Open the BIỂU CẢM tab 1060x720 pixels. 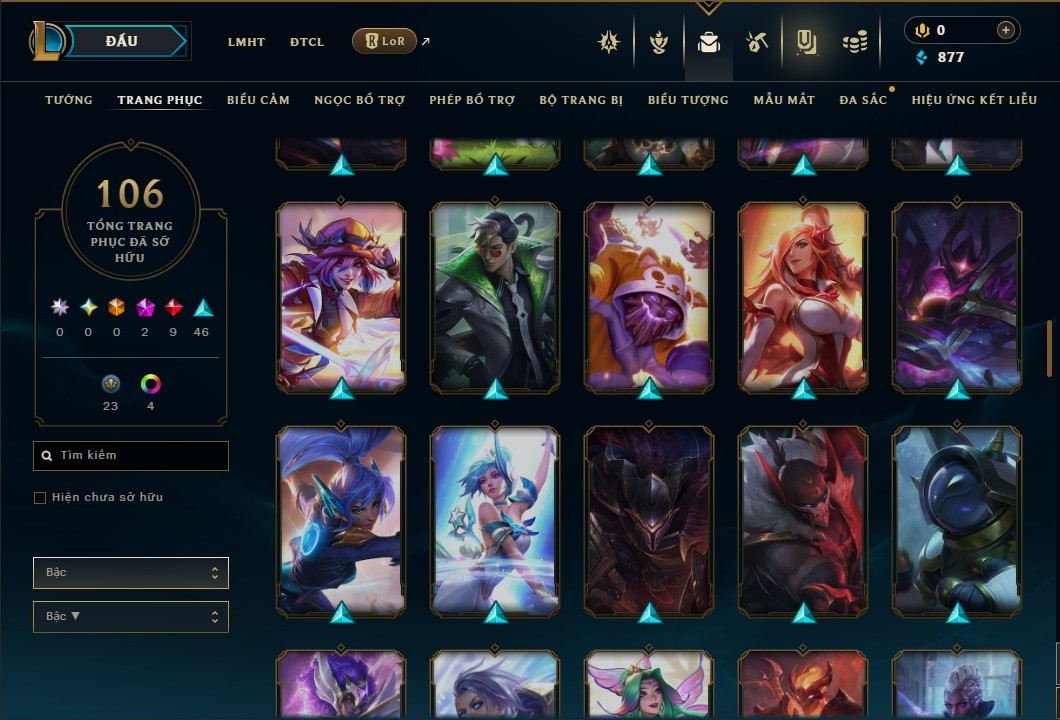click(x=258, y=100)
